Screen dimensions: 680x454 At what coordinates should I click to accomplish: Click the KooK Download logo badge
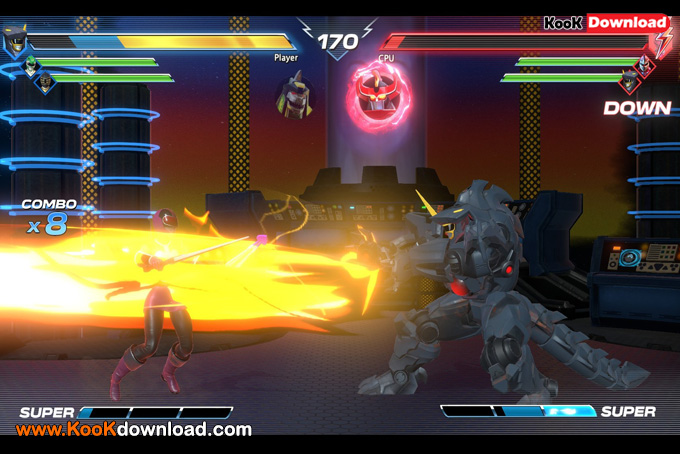click(x=606, y=22)
